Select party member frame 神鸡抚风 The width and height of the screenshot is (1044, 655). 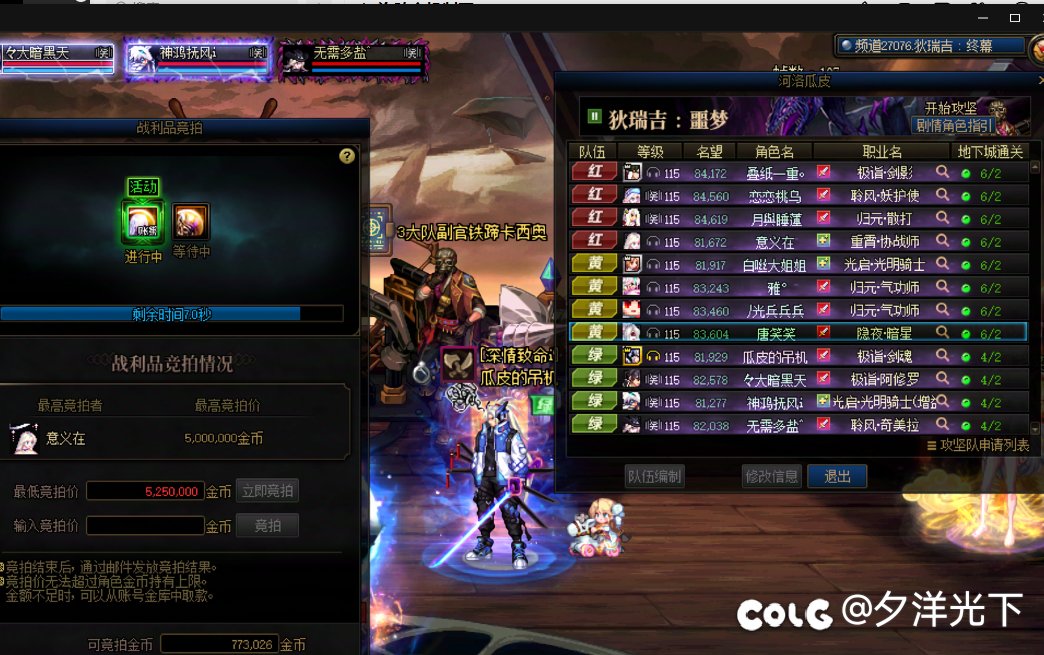click(197, 58)
